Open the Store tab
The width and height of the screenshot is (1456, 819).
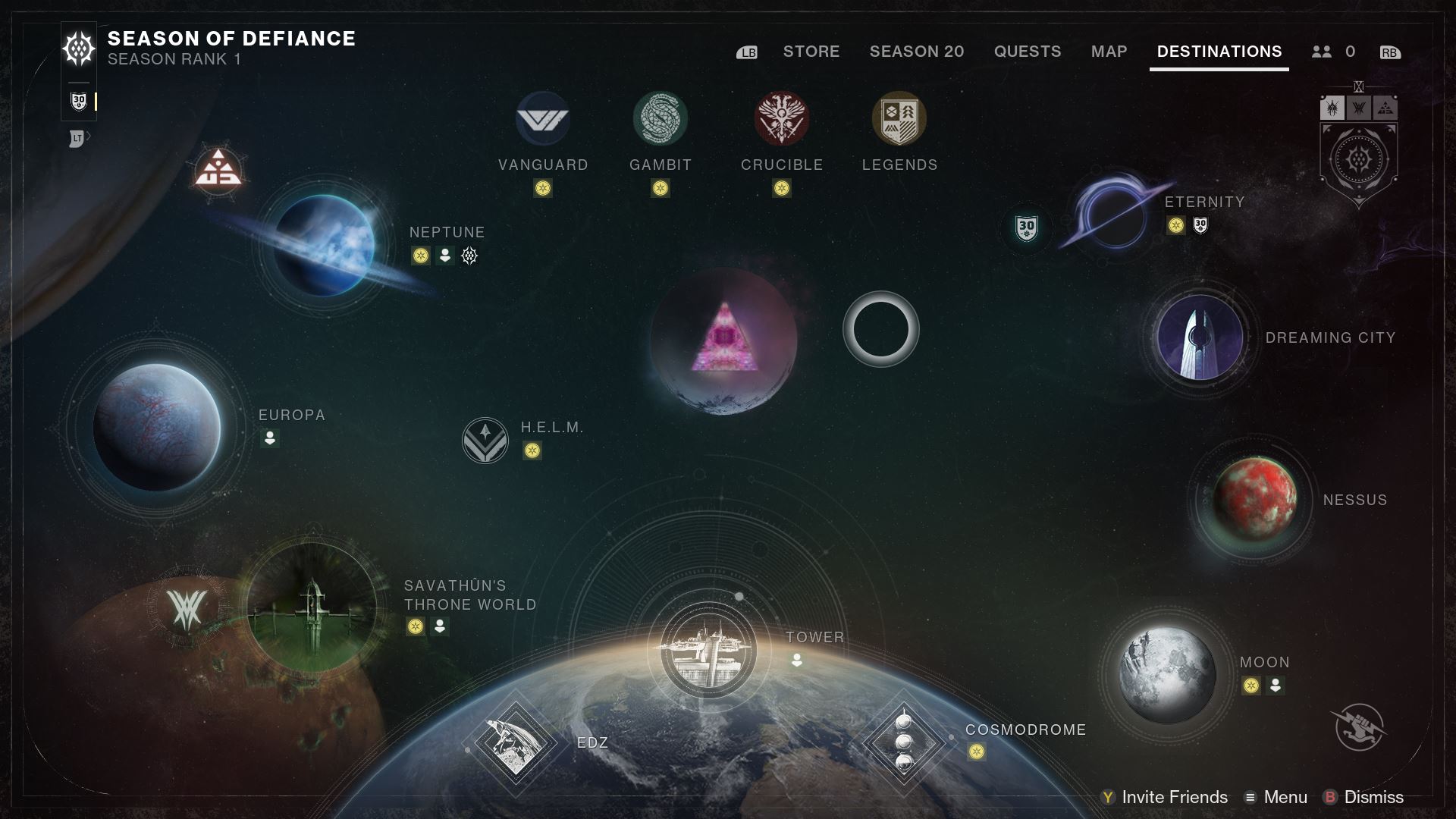(811, 52)
